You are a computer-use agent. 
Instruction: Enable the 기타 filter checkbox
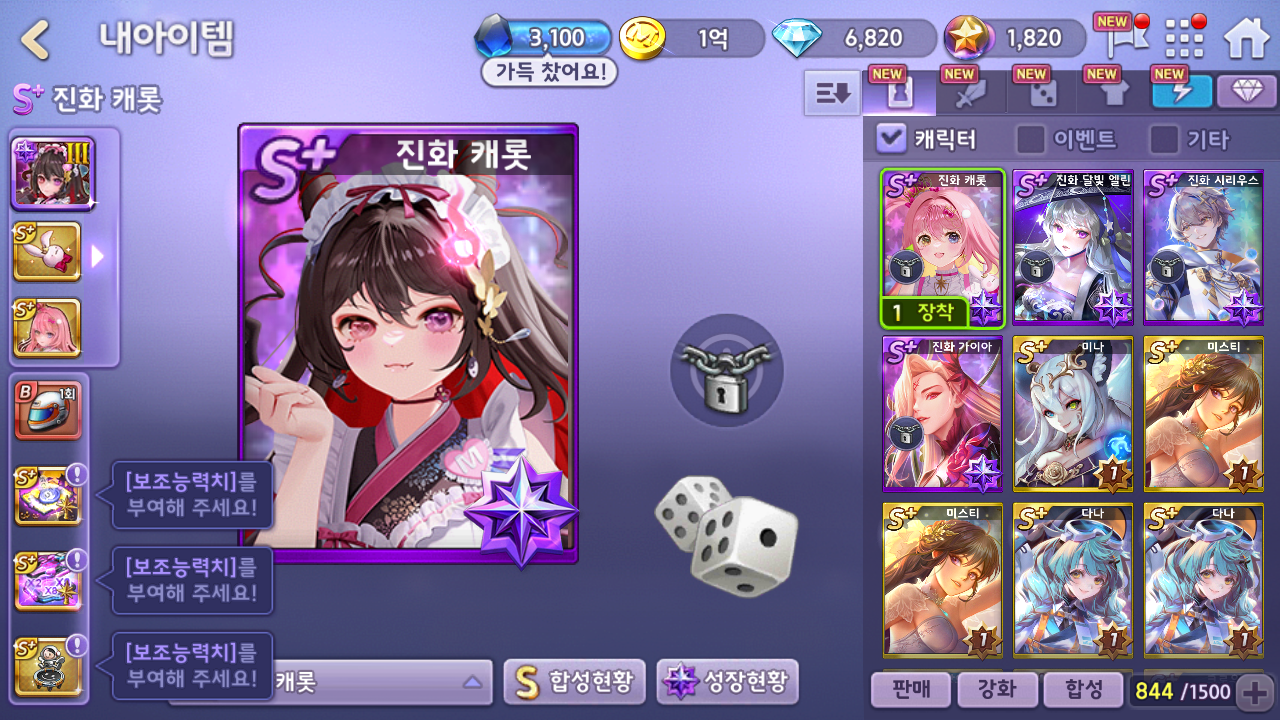[x=1164, y=139]
